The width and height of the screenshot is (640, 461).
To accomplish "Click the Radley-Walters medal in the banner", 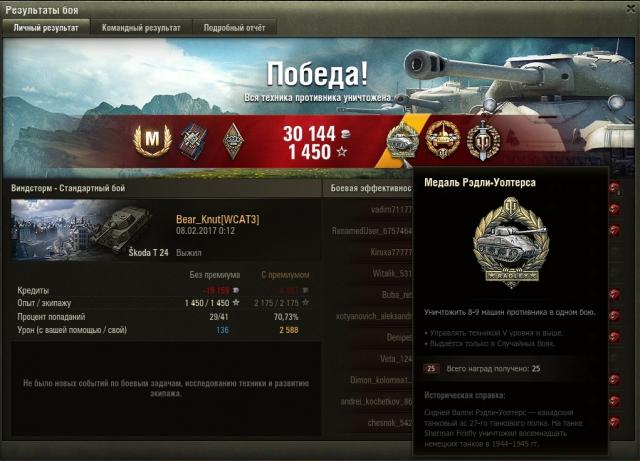I will tap(404, 141).
